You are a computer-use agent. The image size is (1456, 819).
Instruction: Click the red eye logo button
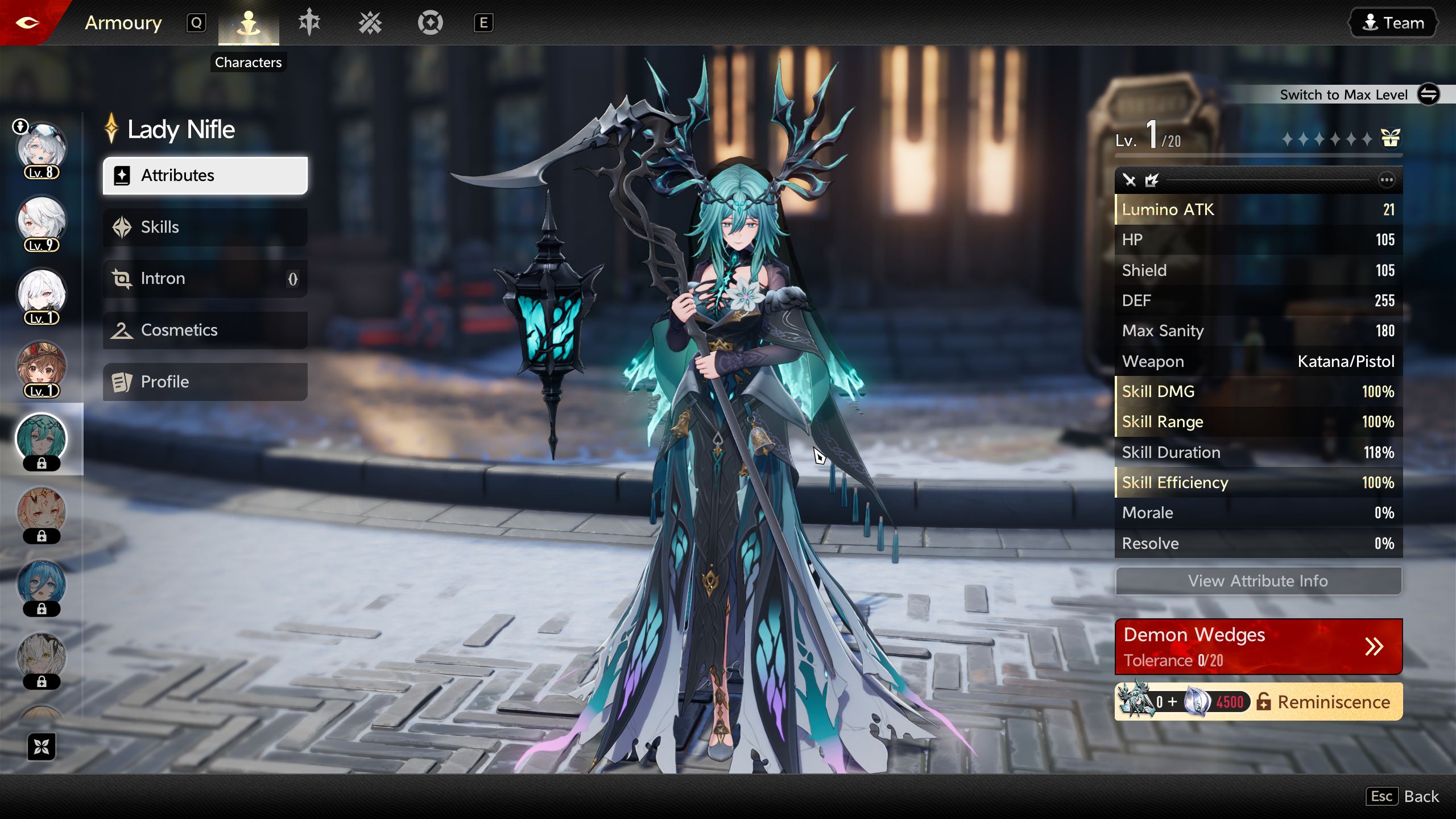pyautogui.click(x=27, y=23)
